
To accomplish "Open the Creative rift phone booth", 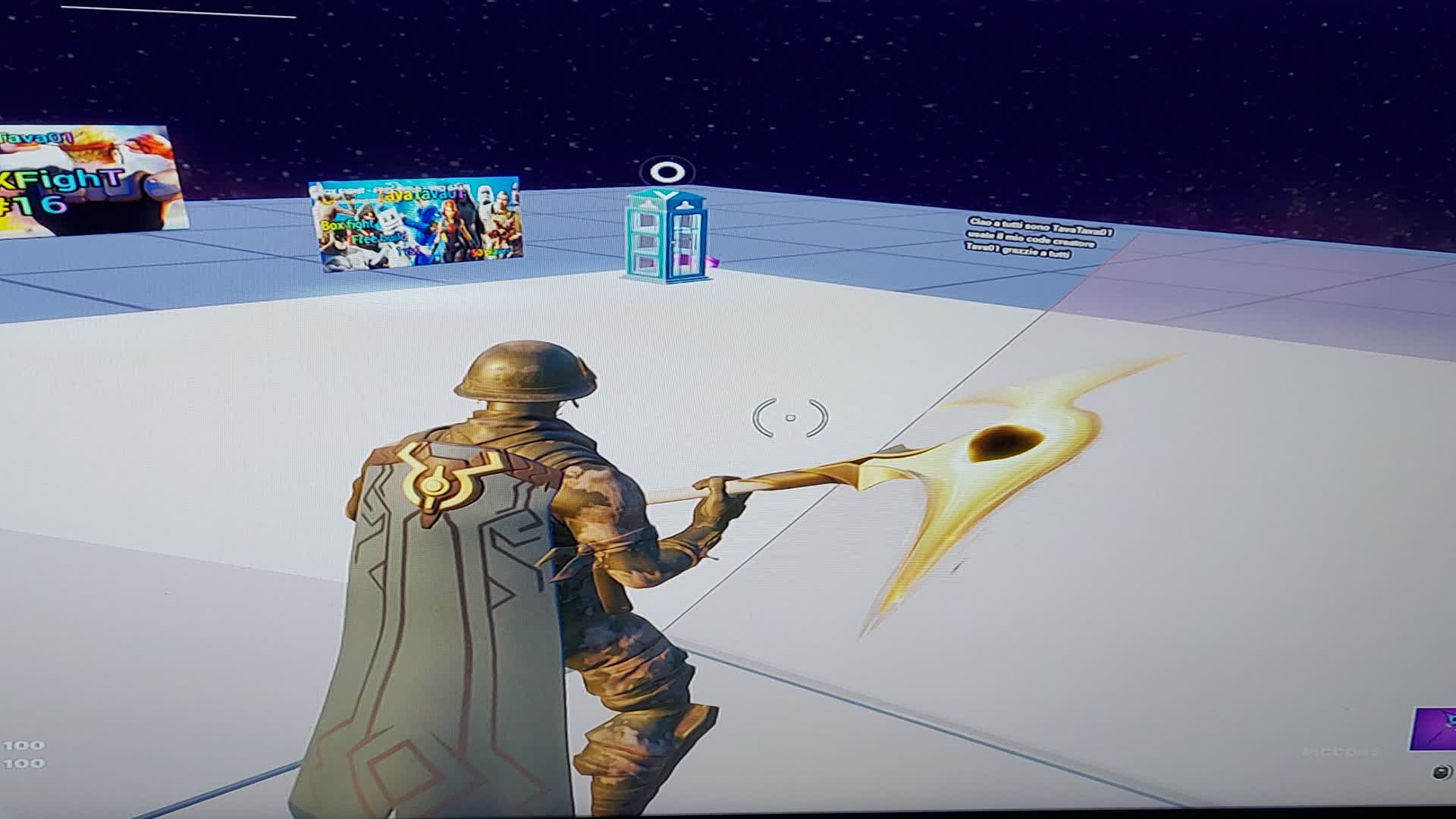I will (666, 235).
